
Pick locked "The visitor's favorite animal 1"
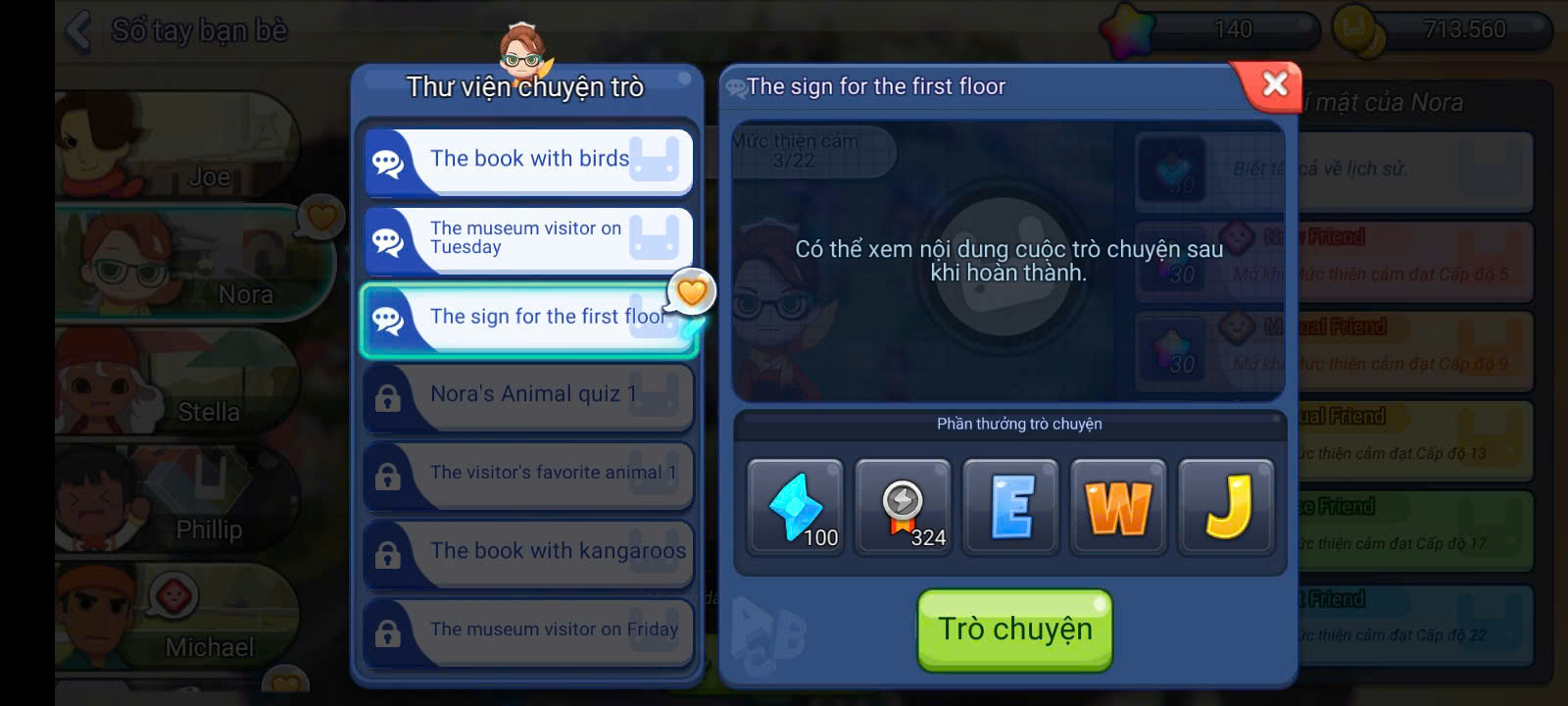[529, 474]
